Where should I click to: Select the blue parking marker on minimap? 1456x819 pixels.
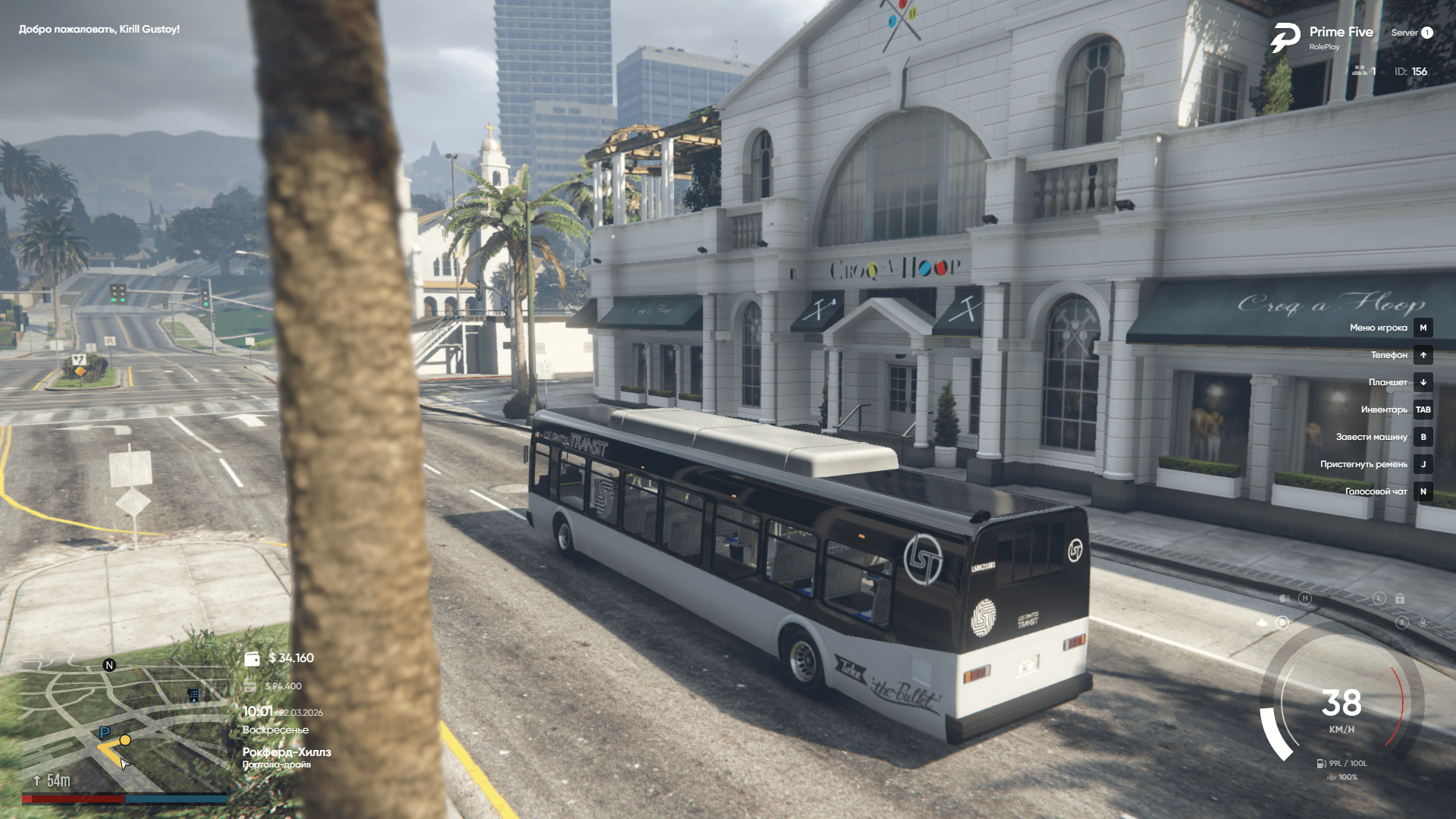[105, 733]
